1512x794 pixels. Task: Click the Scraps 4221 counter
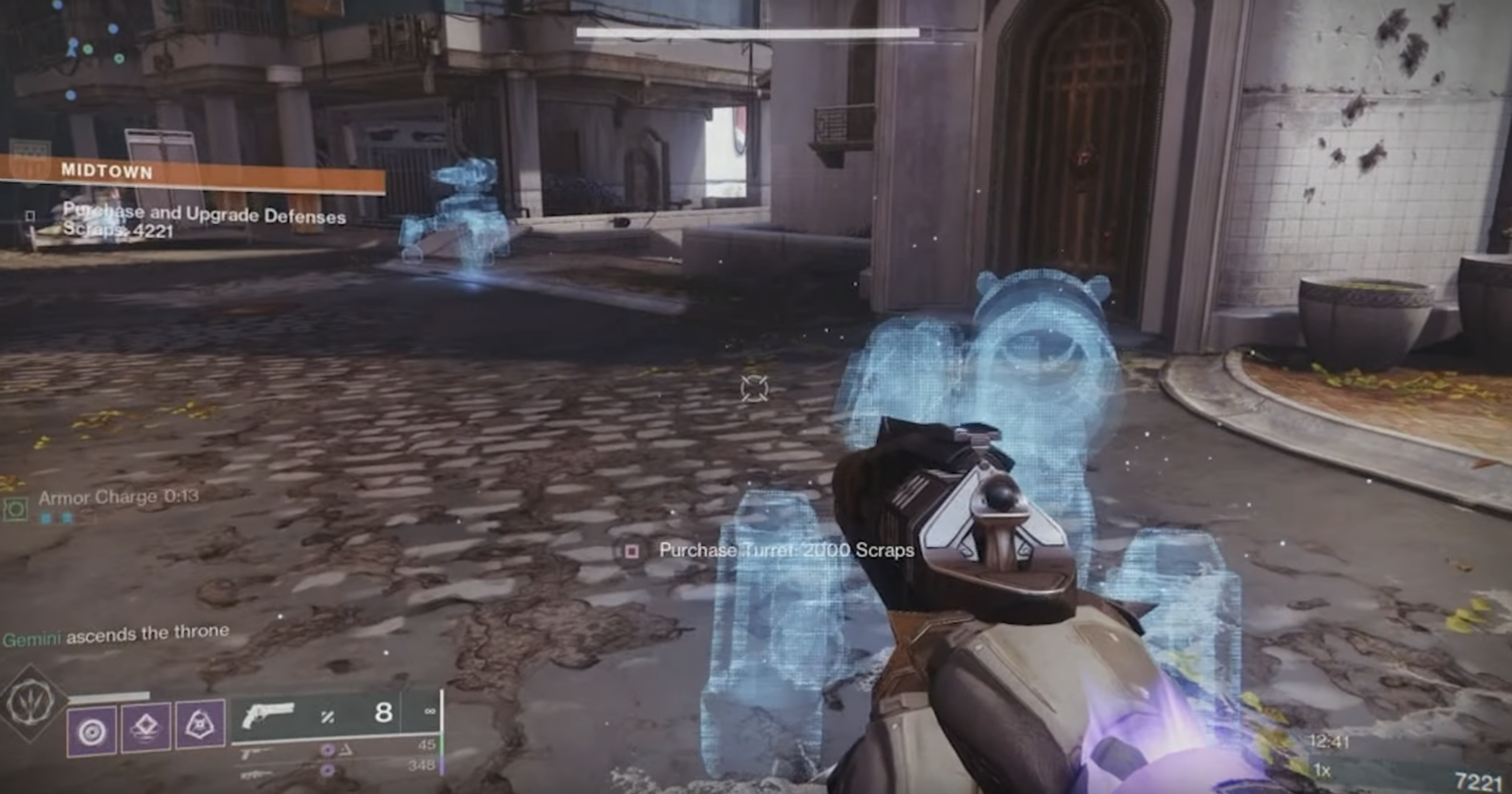(x=118, y=231)
